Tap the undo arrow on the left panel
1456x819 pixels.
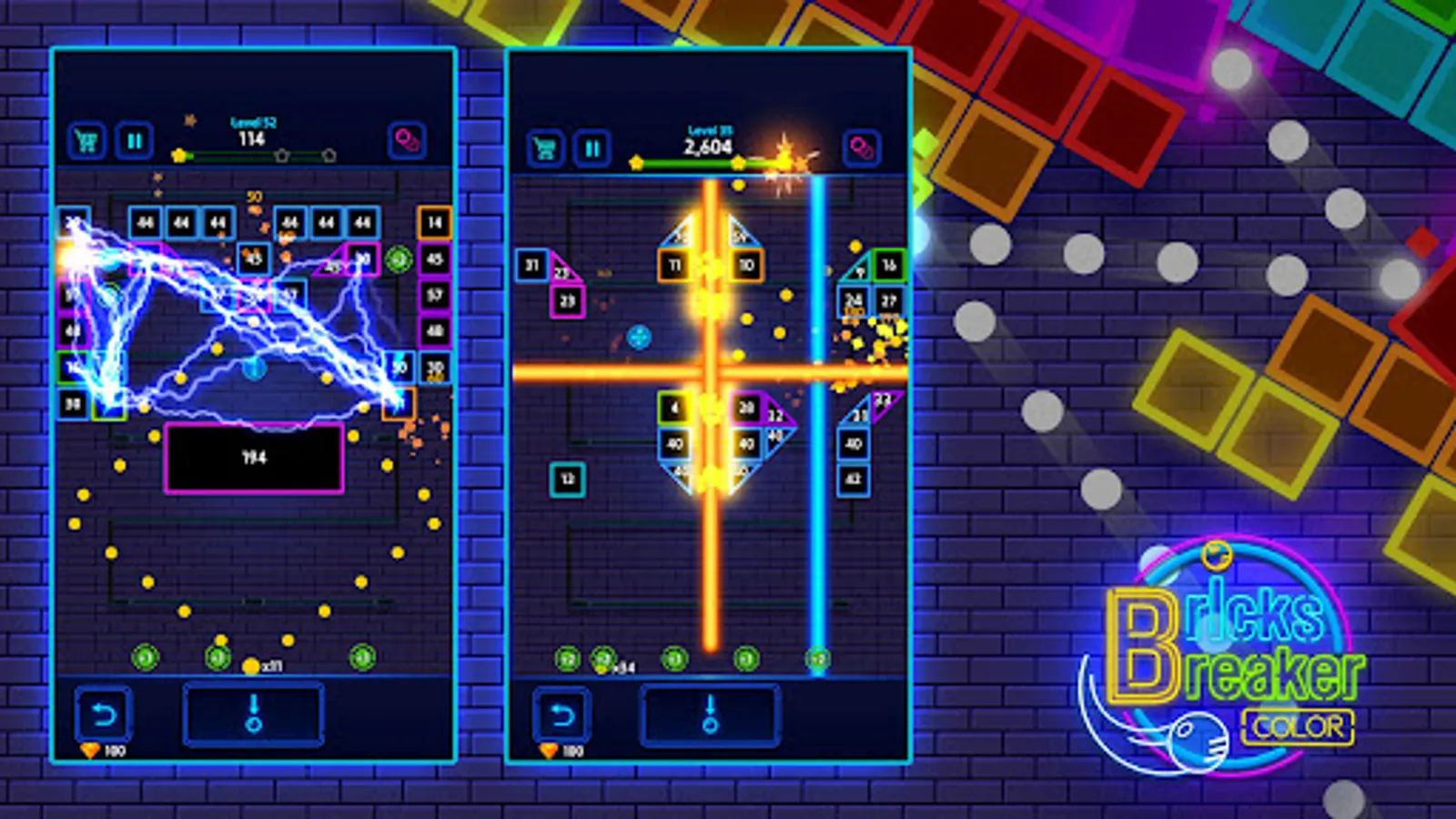tap(103, 713)
